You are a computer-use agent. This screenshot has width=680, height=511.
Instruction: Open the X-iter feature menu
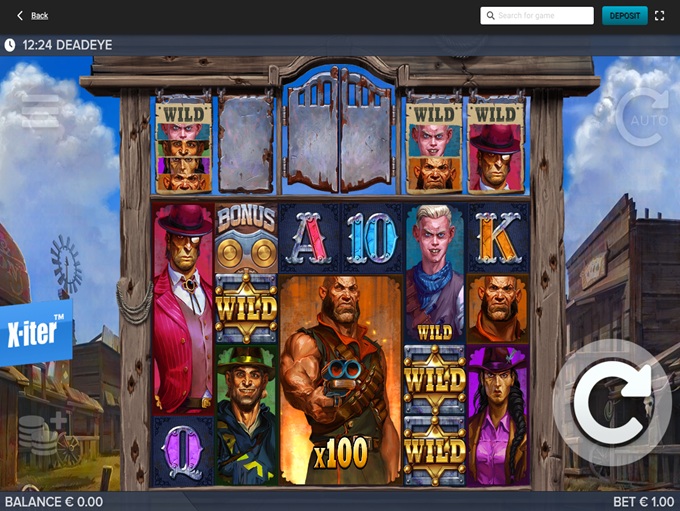point(35,332)
